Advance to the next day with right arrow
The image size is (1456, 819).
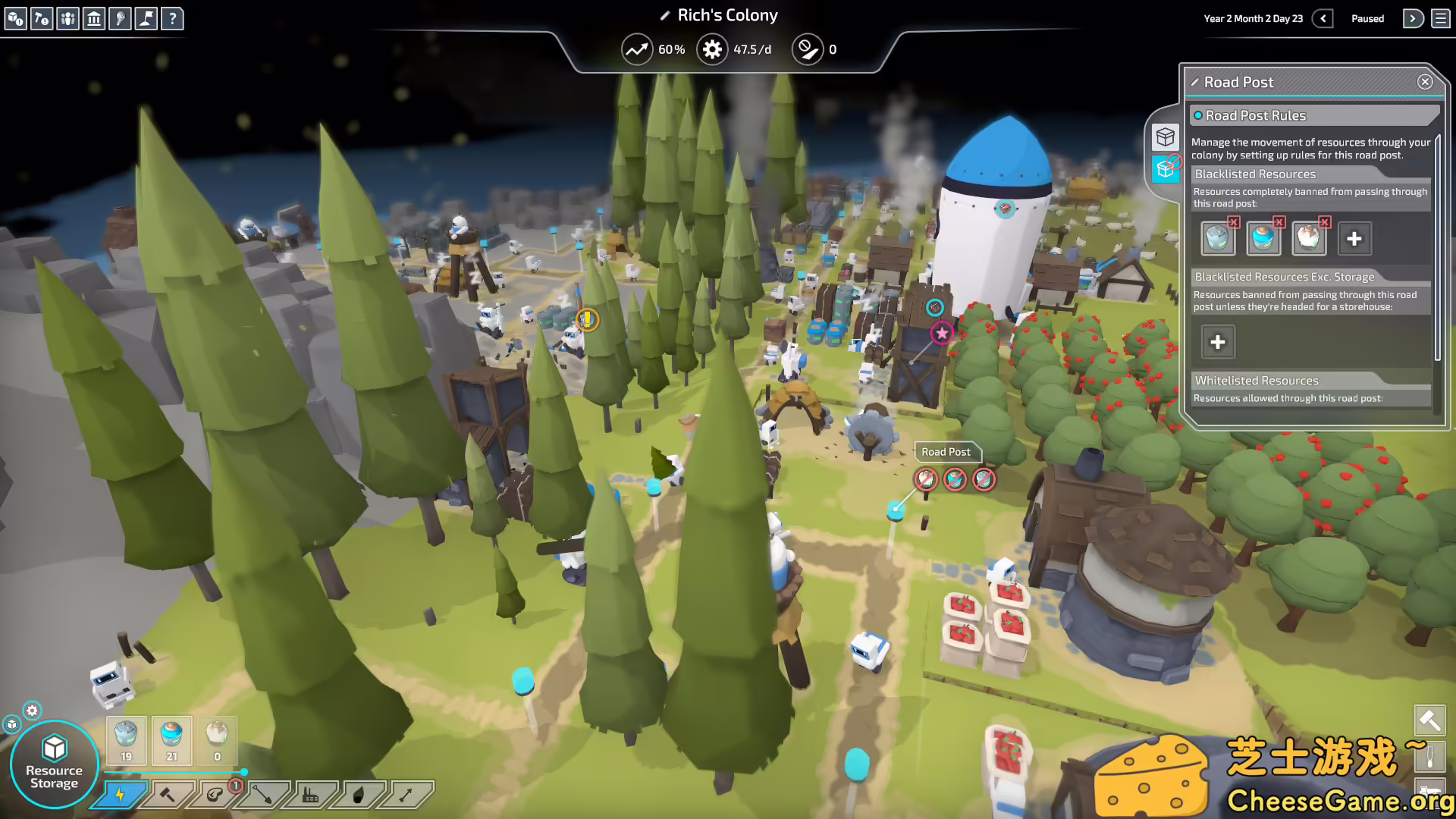(1413, 18)
